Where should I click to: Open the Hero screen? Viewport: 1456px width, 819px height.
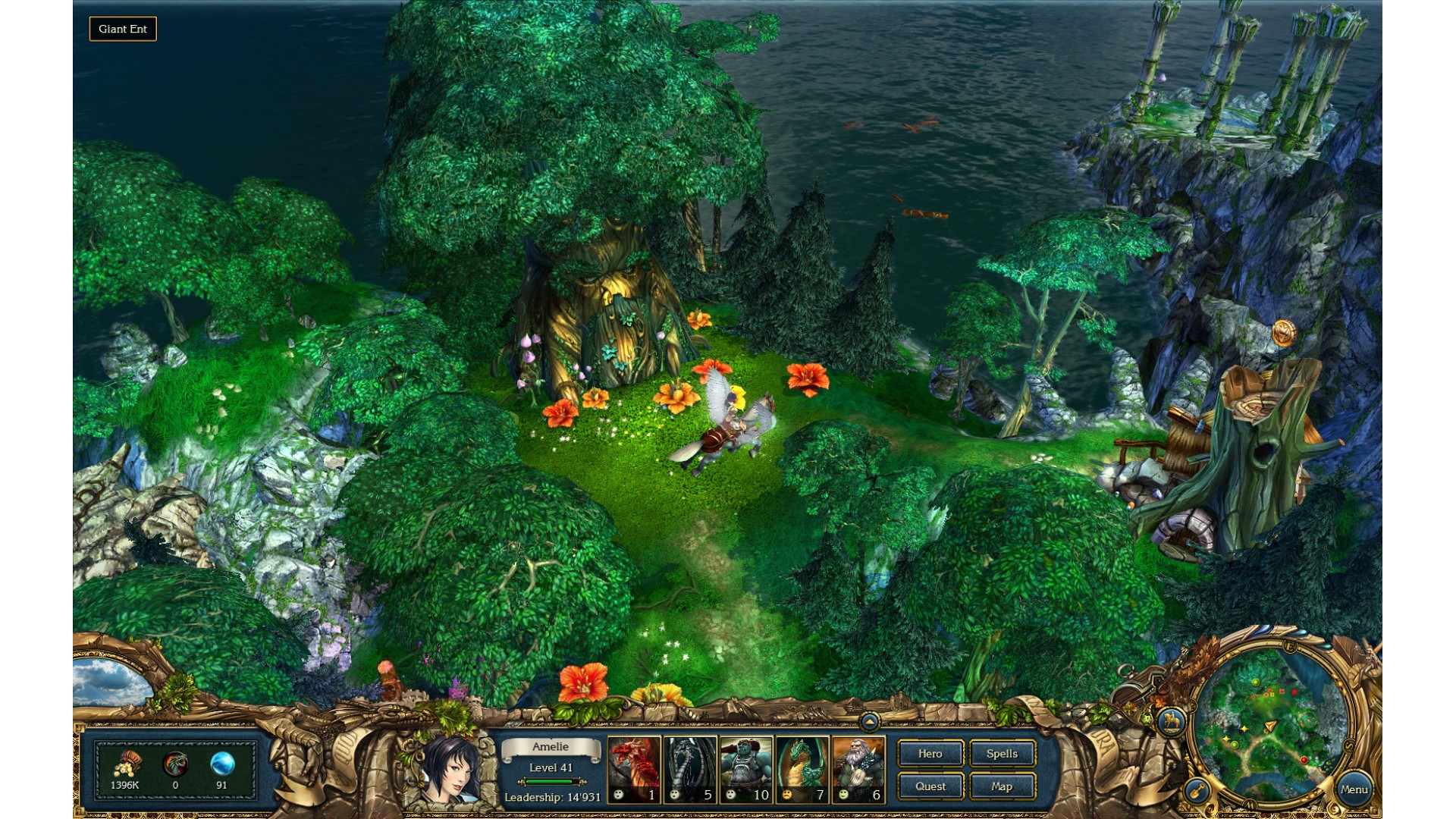930,754
